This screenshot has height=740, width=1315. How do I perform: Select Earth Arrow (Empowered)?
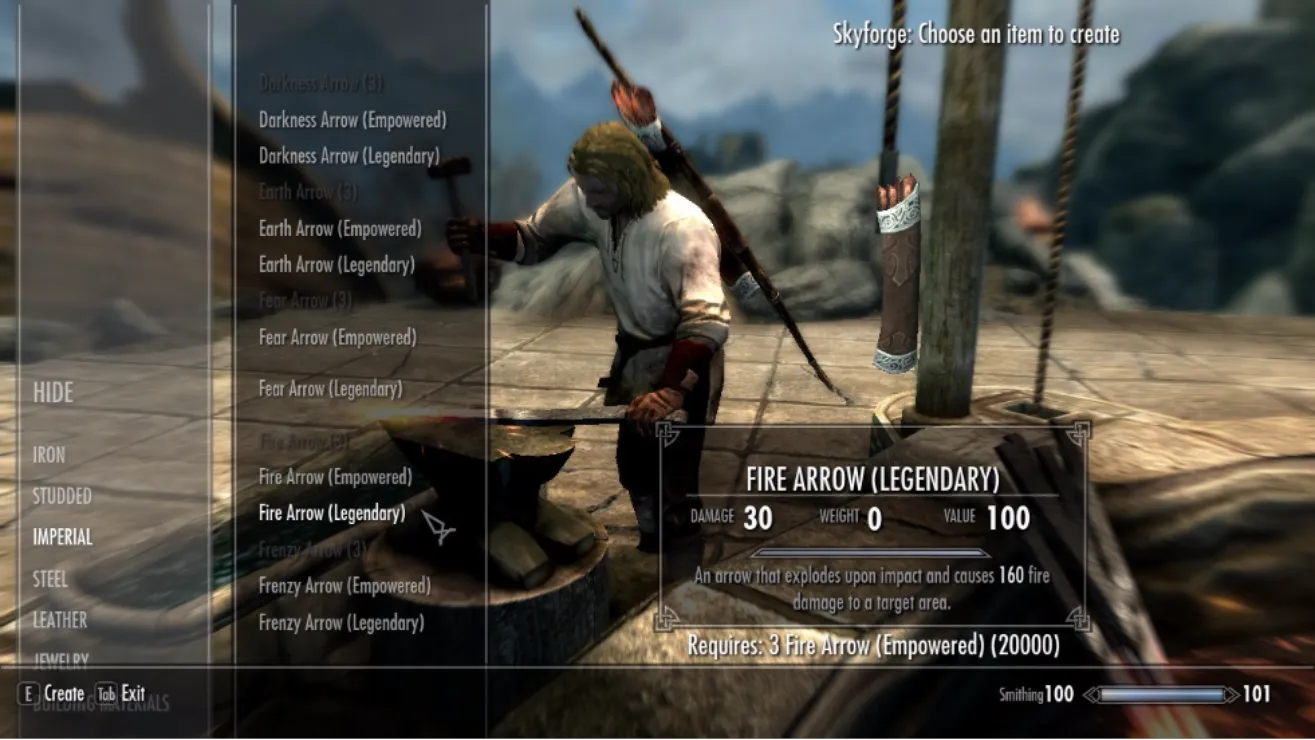pos(340,229)
